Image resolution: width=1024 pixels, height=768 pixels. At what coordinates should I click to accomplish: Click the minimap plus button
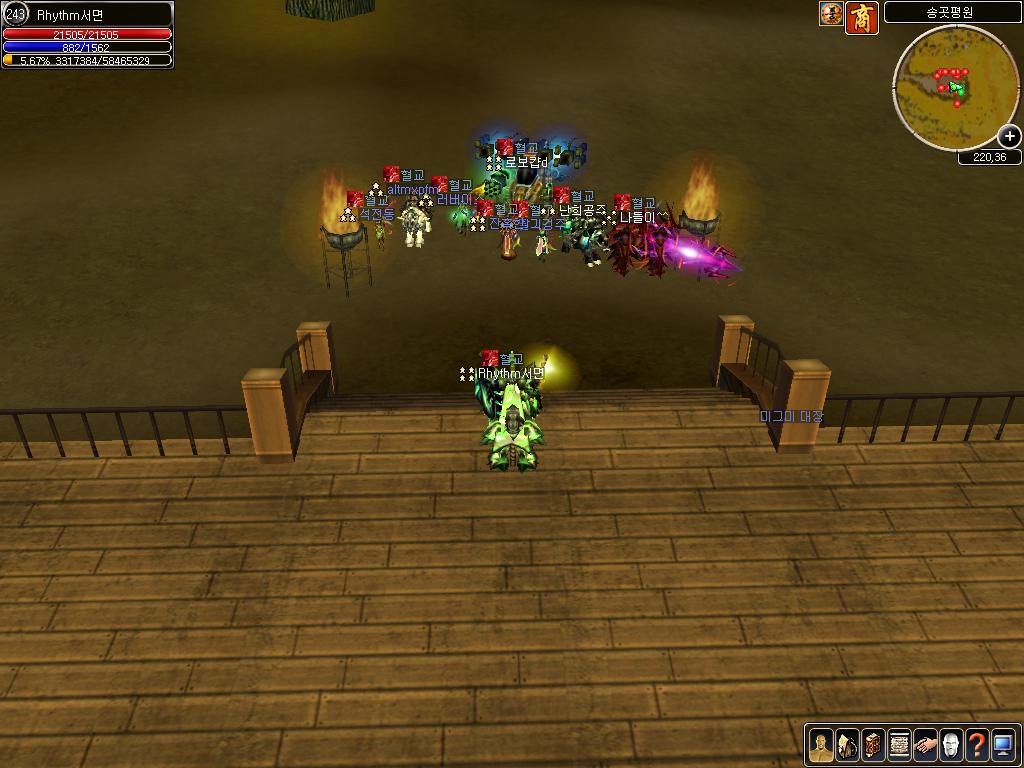coord(1009,137)
